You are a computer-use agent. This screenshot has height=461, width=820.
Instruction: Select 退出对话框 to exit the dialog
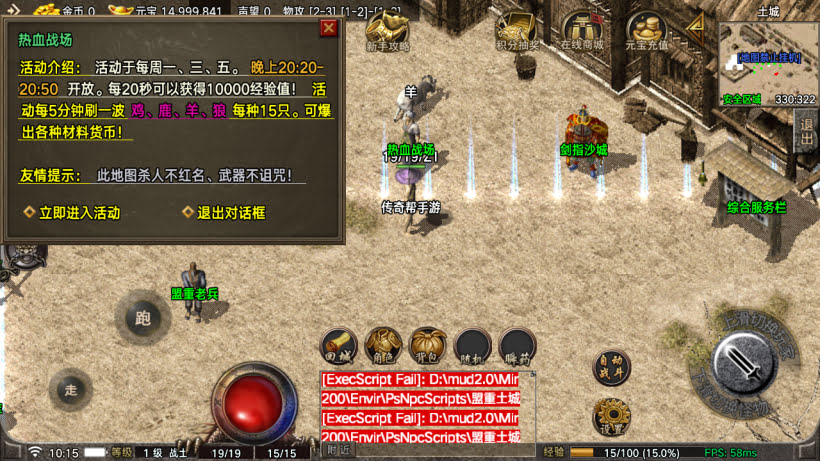(230, 212)
